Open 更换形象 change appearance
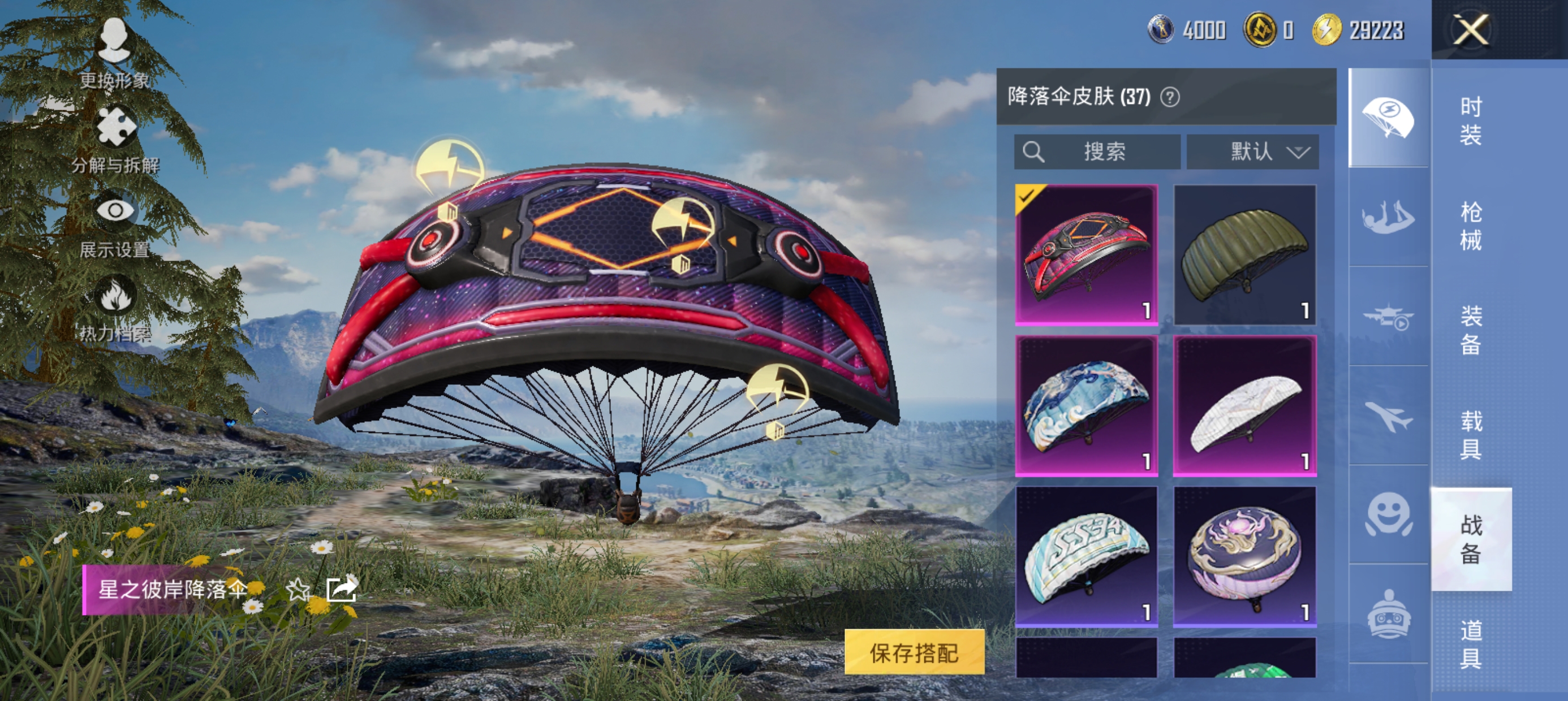Image resolution: width=1568 pixels, height=701 pixels. 114,54
